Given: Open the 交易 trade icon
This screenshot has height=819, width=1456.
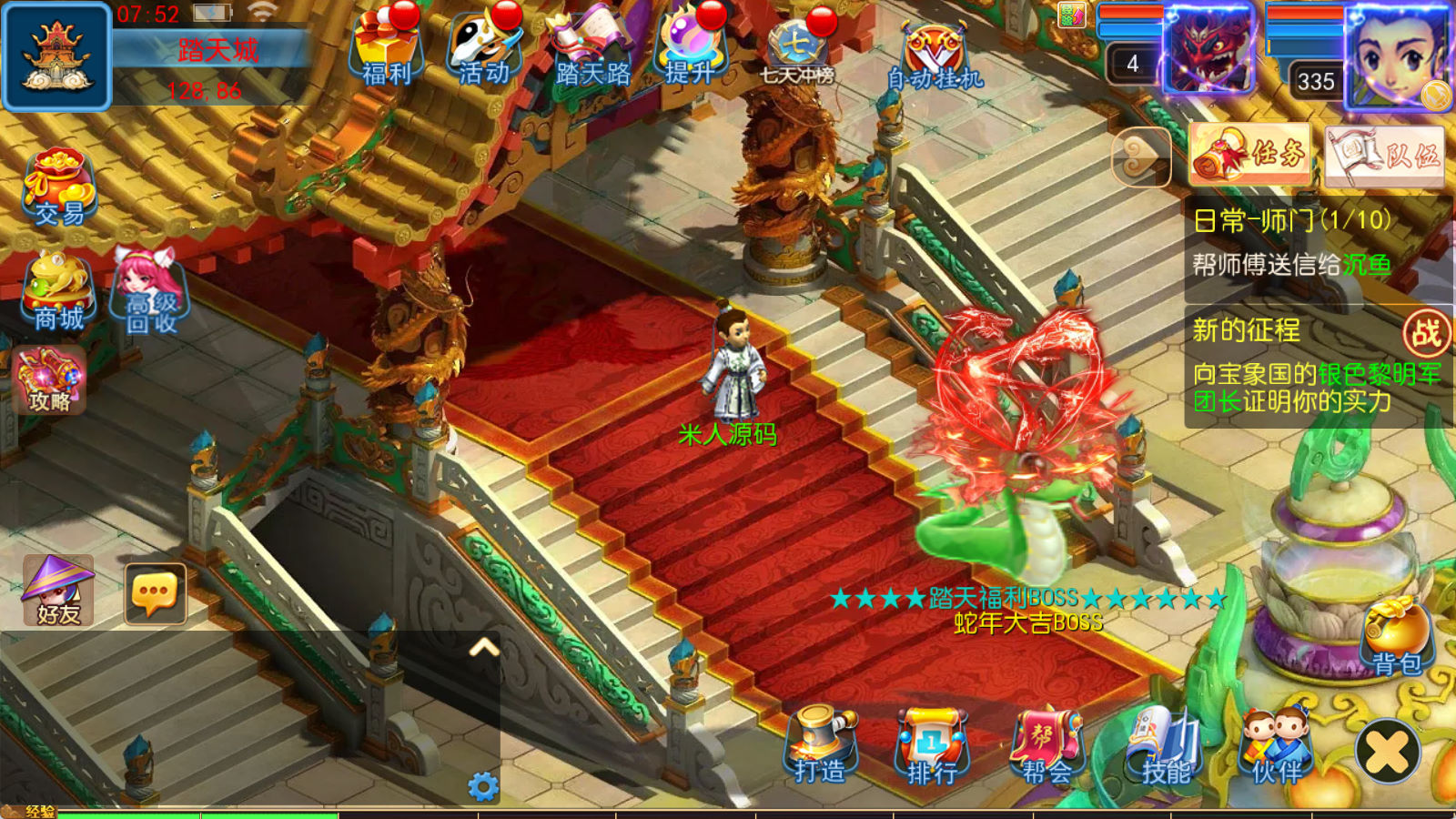Looking at the screenshot, I should click(59, 187).
